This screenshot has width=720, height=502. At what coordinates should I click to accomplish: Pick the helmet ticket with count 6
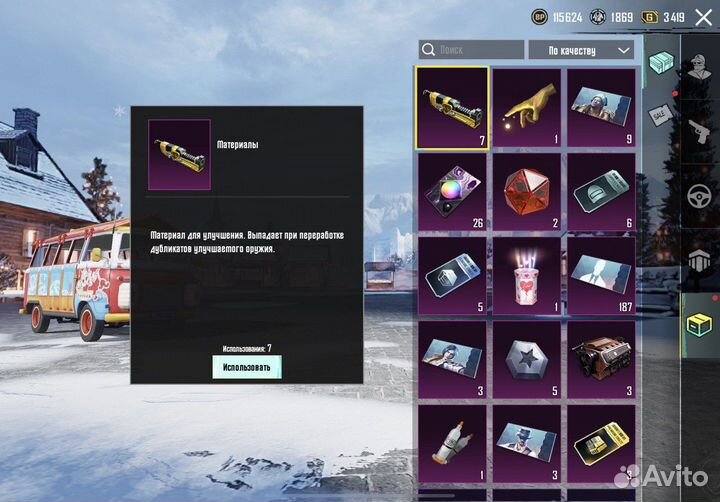tap(602, 191)
